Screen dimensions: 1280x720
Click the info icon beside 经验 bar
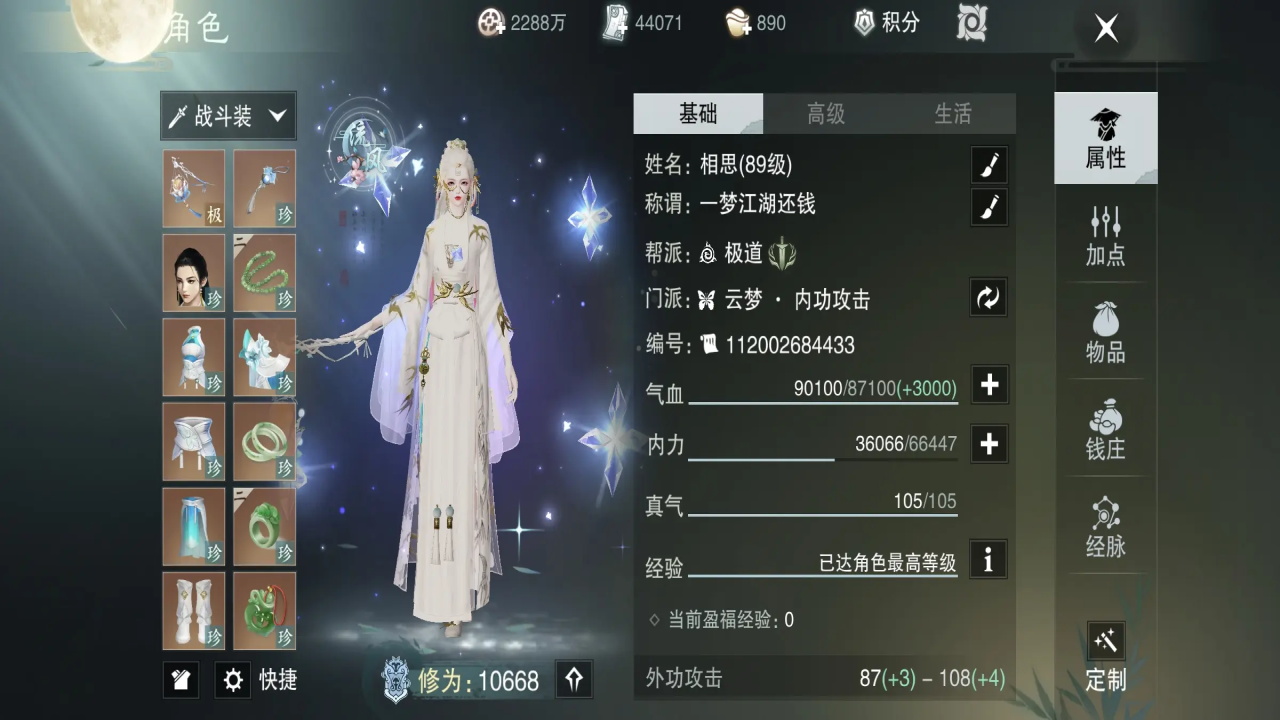(x=988, y=560)
